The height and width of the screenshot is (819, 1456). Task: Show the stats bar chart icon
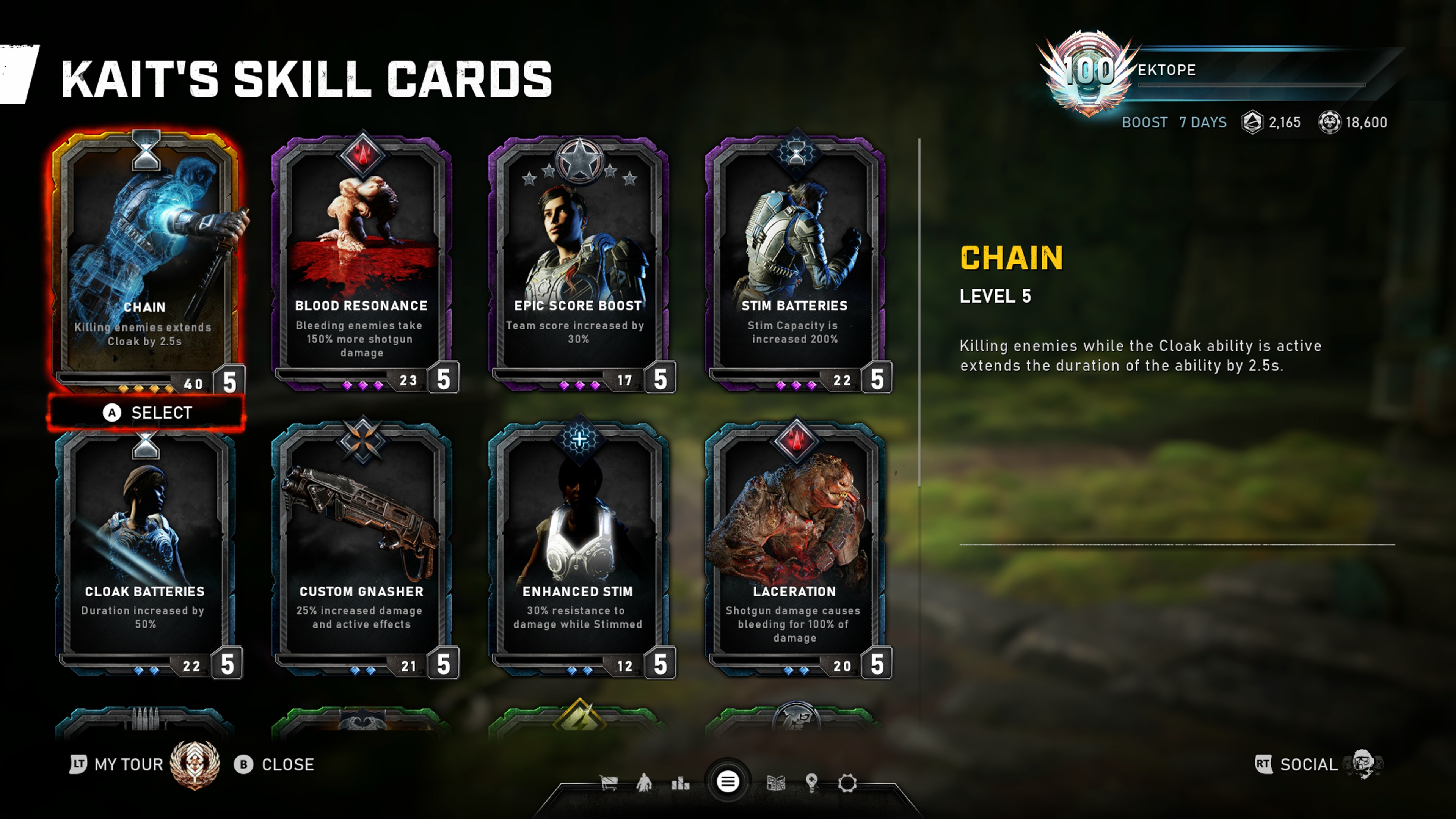pyautogui.click(x=681, y=783)
